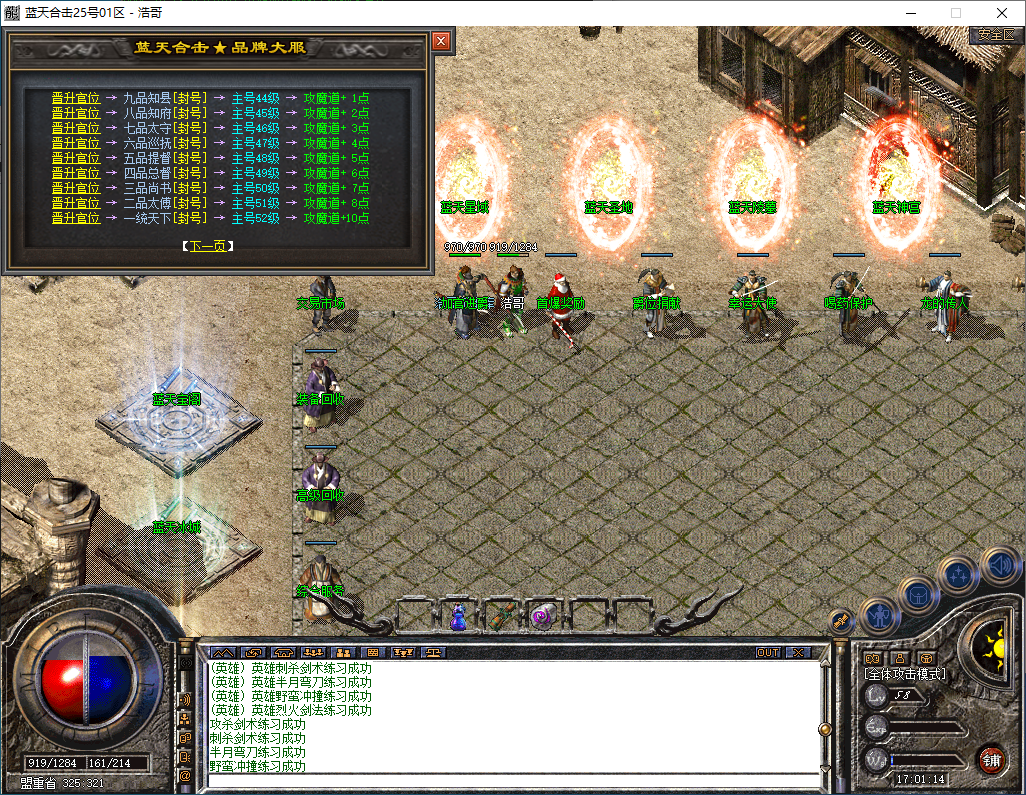Toggle sound with the speaker button
This screenshot has height=795, width=1026.
999,565
